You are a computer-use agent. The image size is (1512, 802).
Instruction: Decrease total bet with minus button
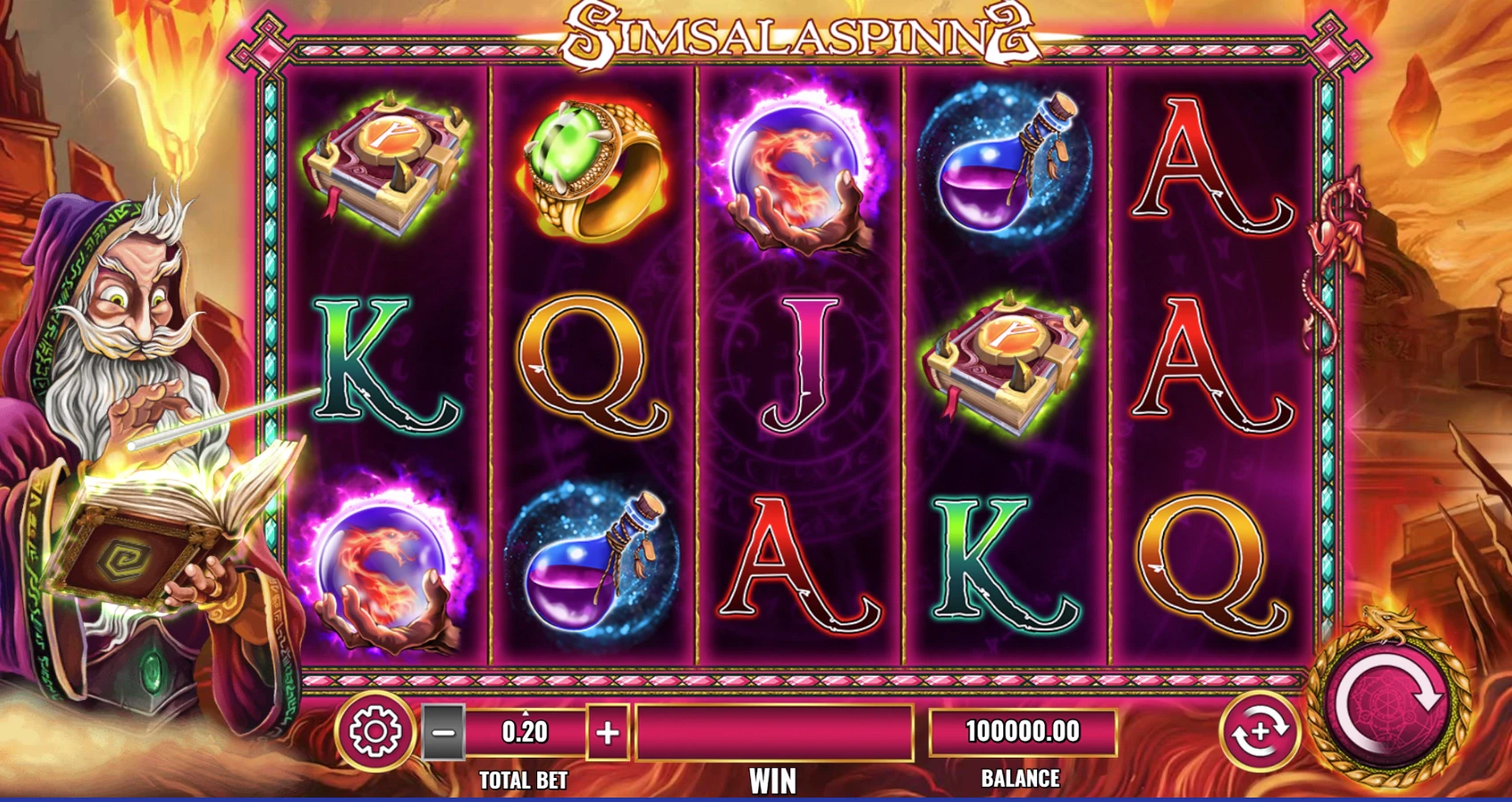point(443,733)
